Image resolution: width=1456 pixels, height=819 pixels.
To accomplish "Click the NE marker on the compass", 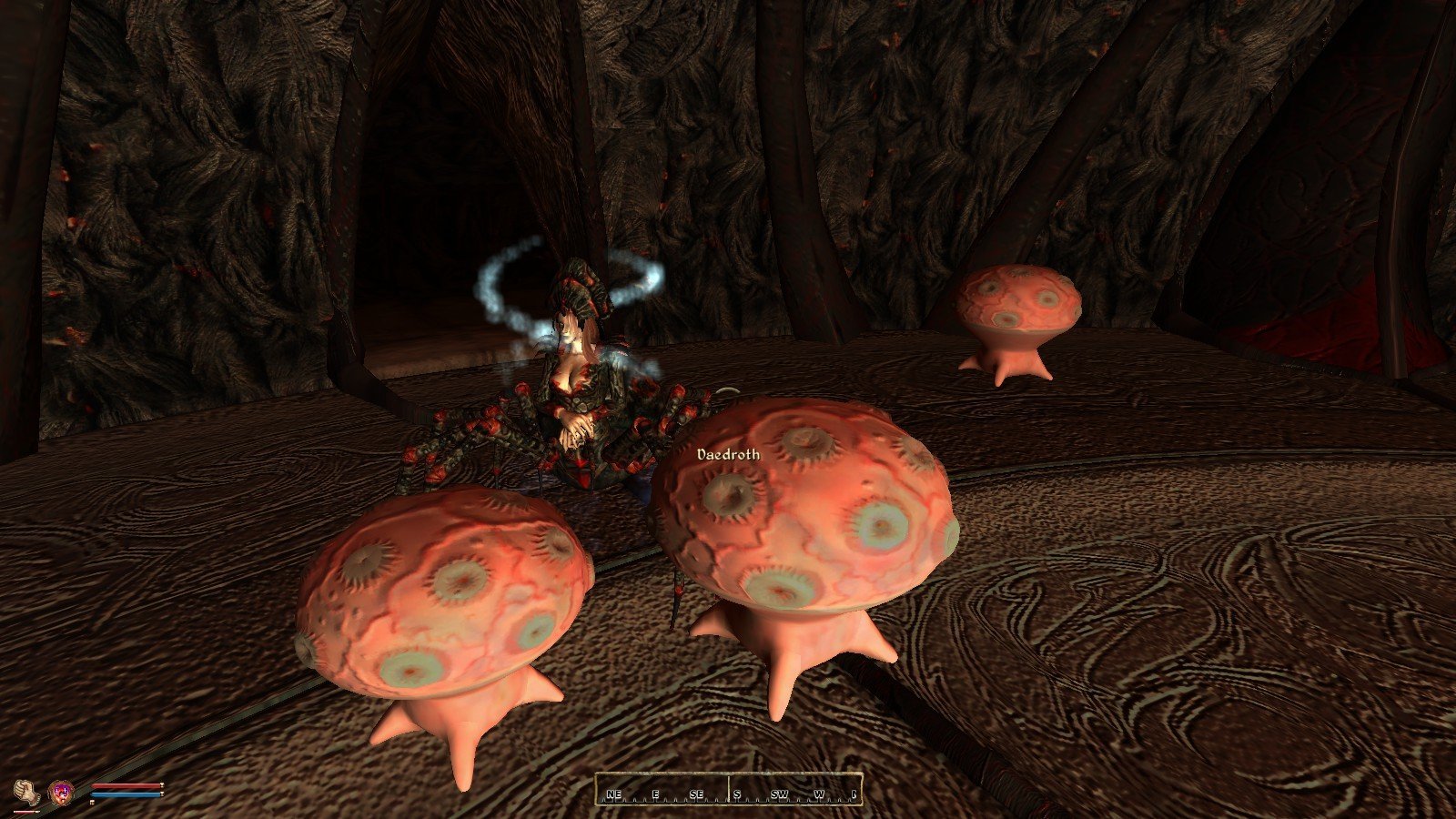I will coord(614,794).
